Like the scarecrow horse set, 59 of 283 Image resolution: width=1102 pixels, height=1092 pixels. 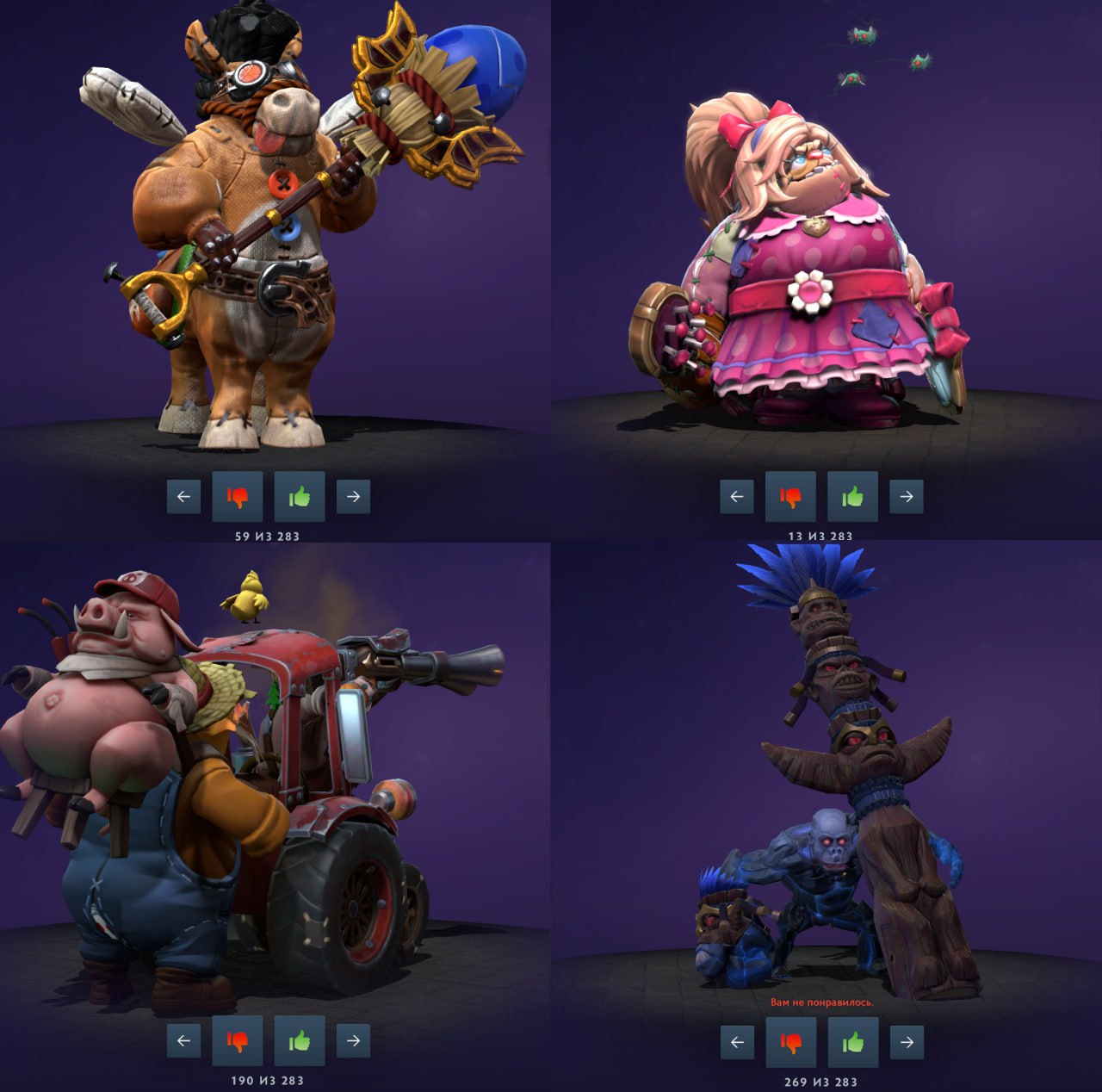pyautogui.click(x=300, y=496)
